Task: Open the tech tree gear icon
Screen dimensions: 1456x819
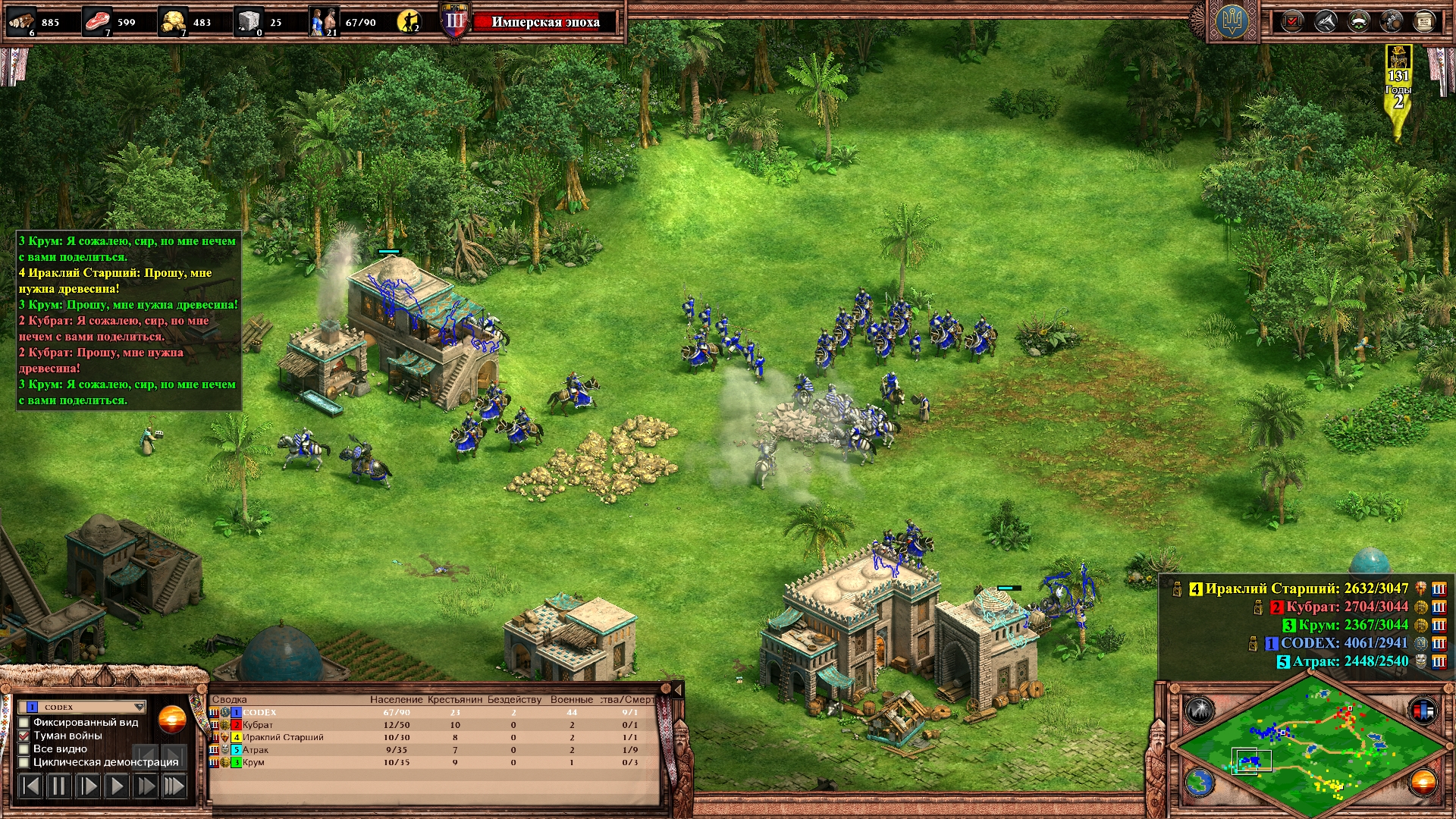Action: [x=1391, y=21]
